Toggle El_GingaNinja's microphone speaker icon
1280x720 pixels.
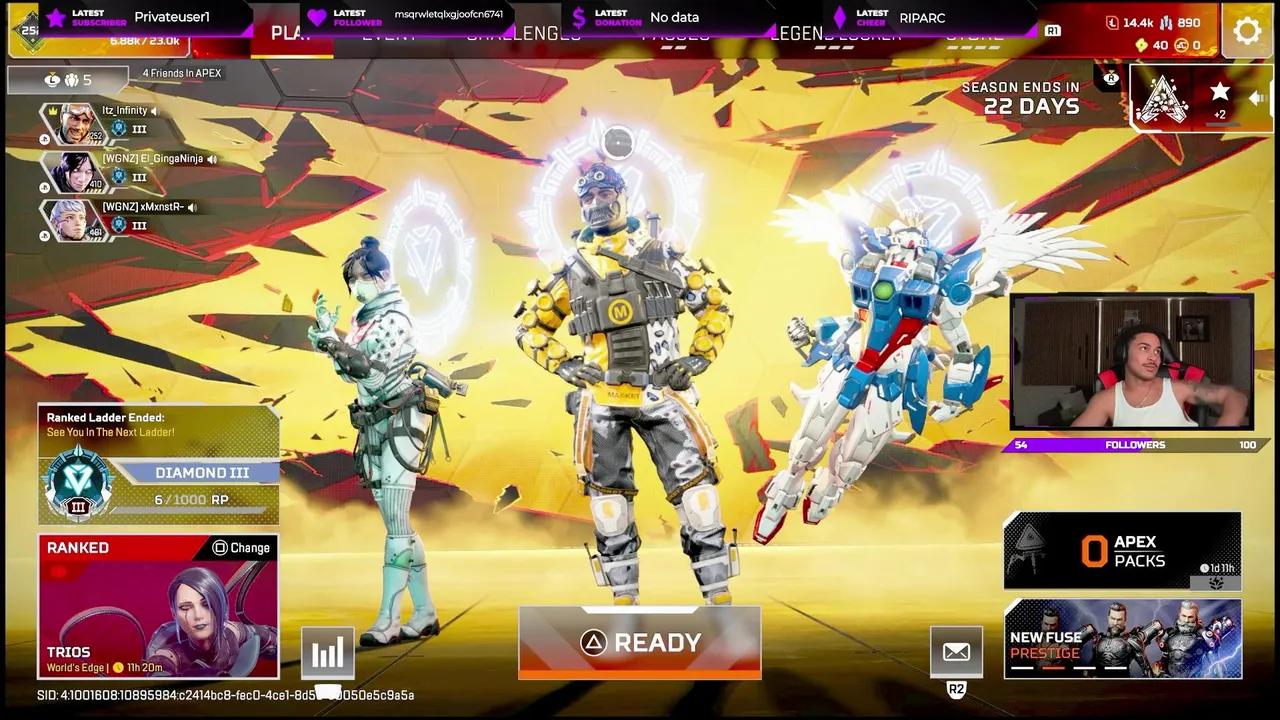(213, 160)
